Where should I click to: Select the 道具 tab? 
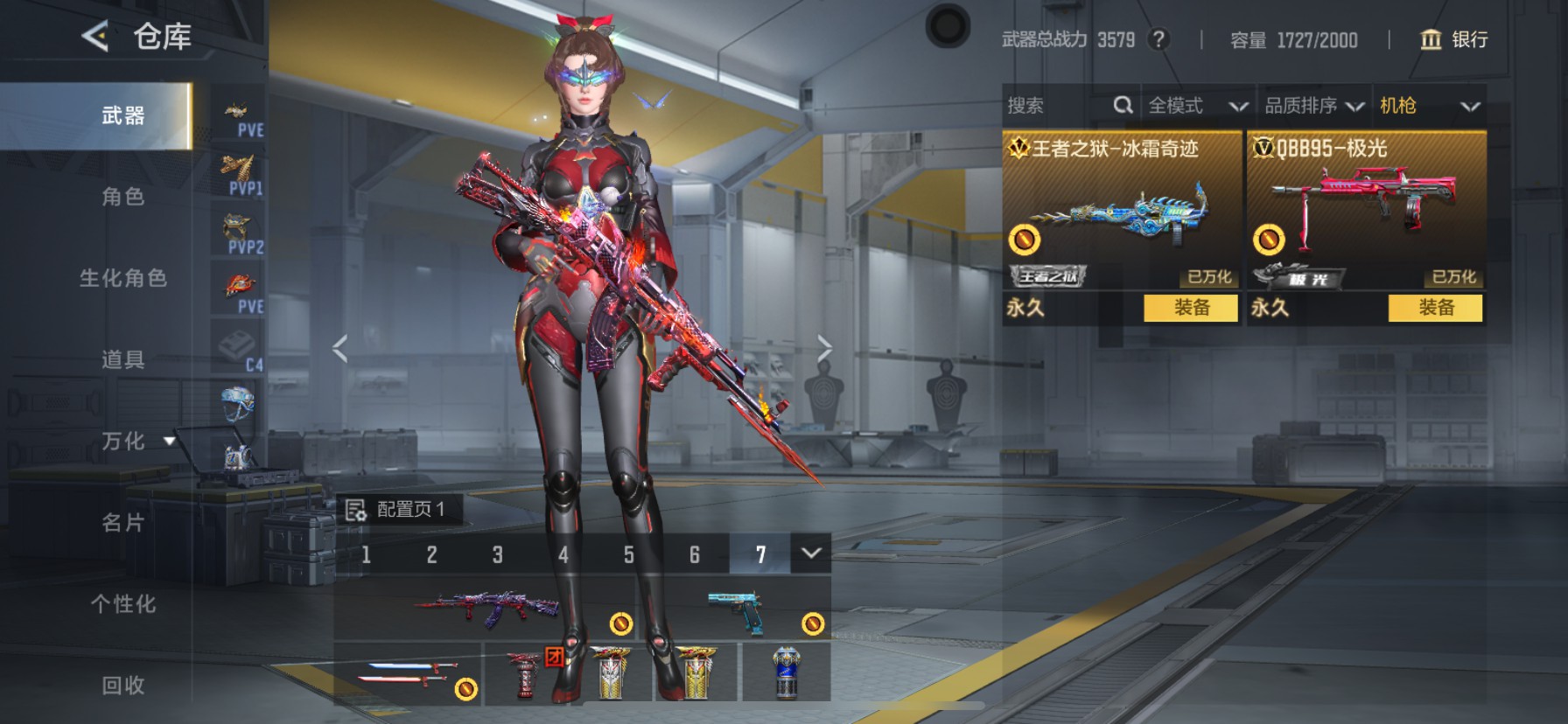(122, 359)
